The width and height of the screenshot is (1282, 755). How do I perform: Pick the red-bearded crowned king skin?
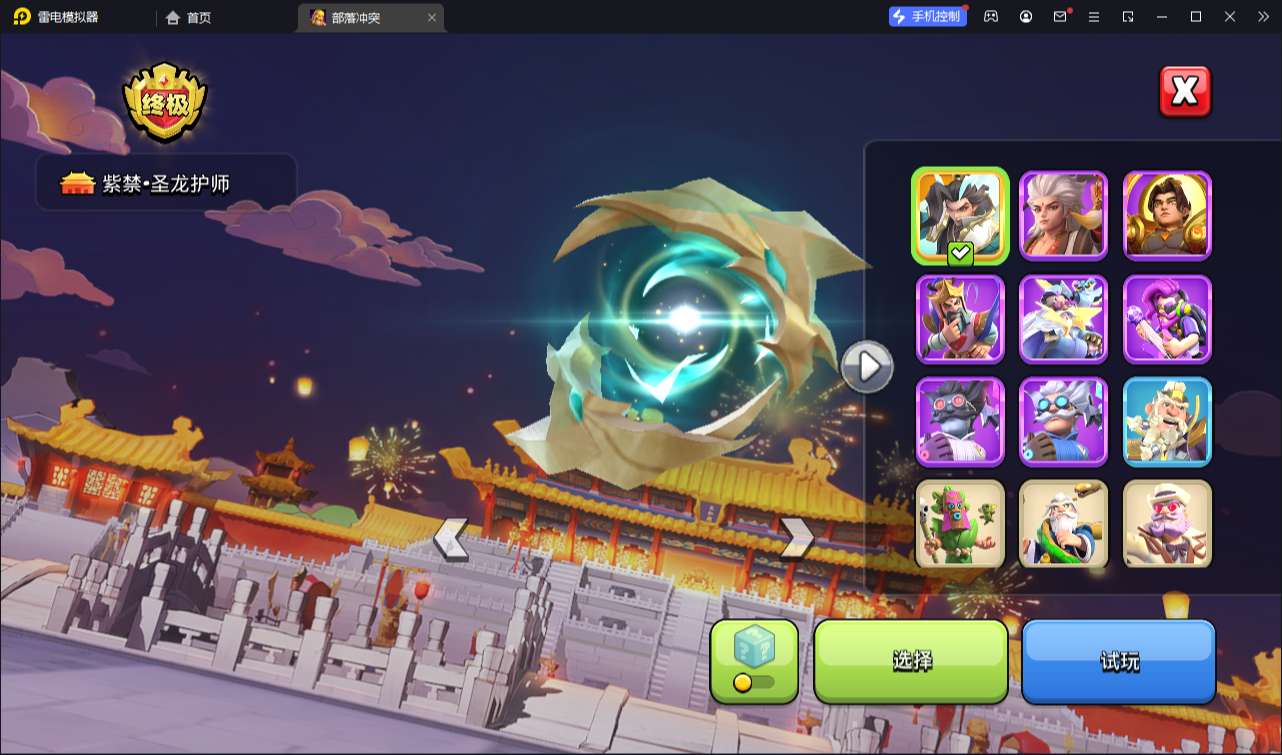[x=960, y=318]
